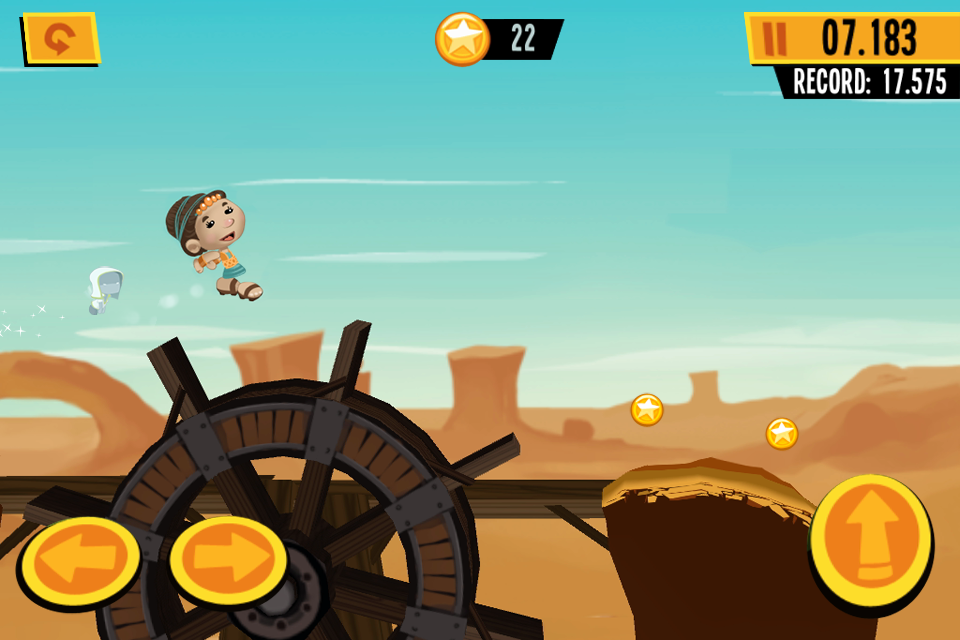
Task: Pause the game with the pause icon
Action: [774, 38]
